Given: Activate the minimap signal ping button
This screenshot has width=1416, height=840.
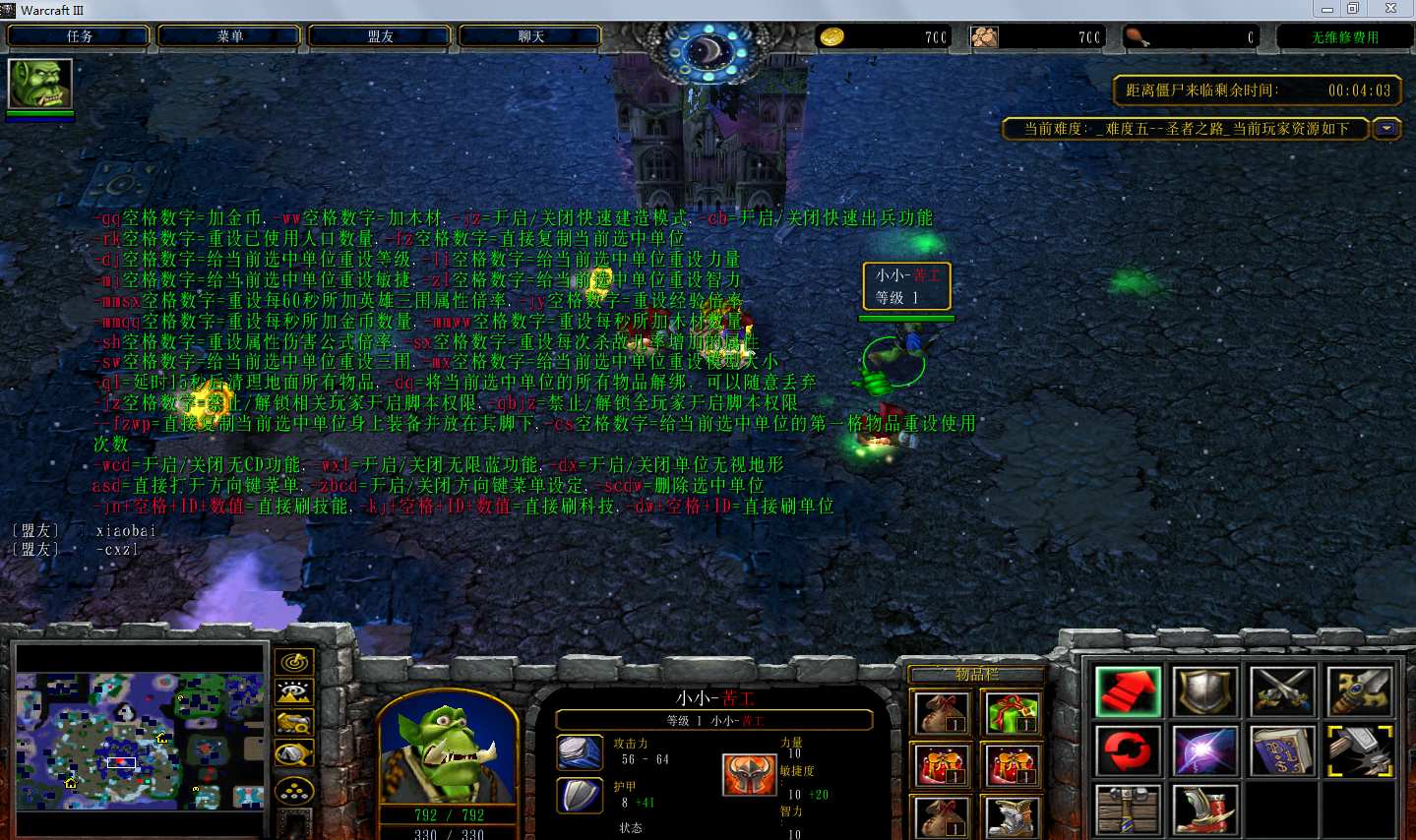Looking at the screenshot, I should coord(294,662).
